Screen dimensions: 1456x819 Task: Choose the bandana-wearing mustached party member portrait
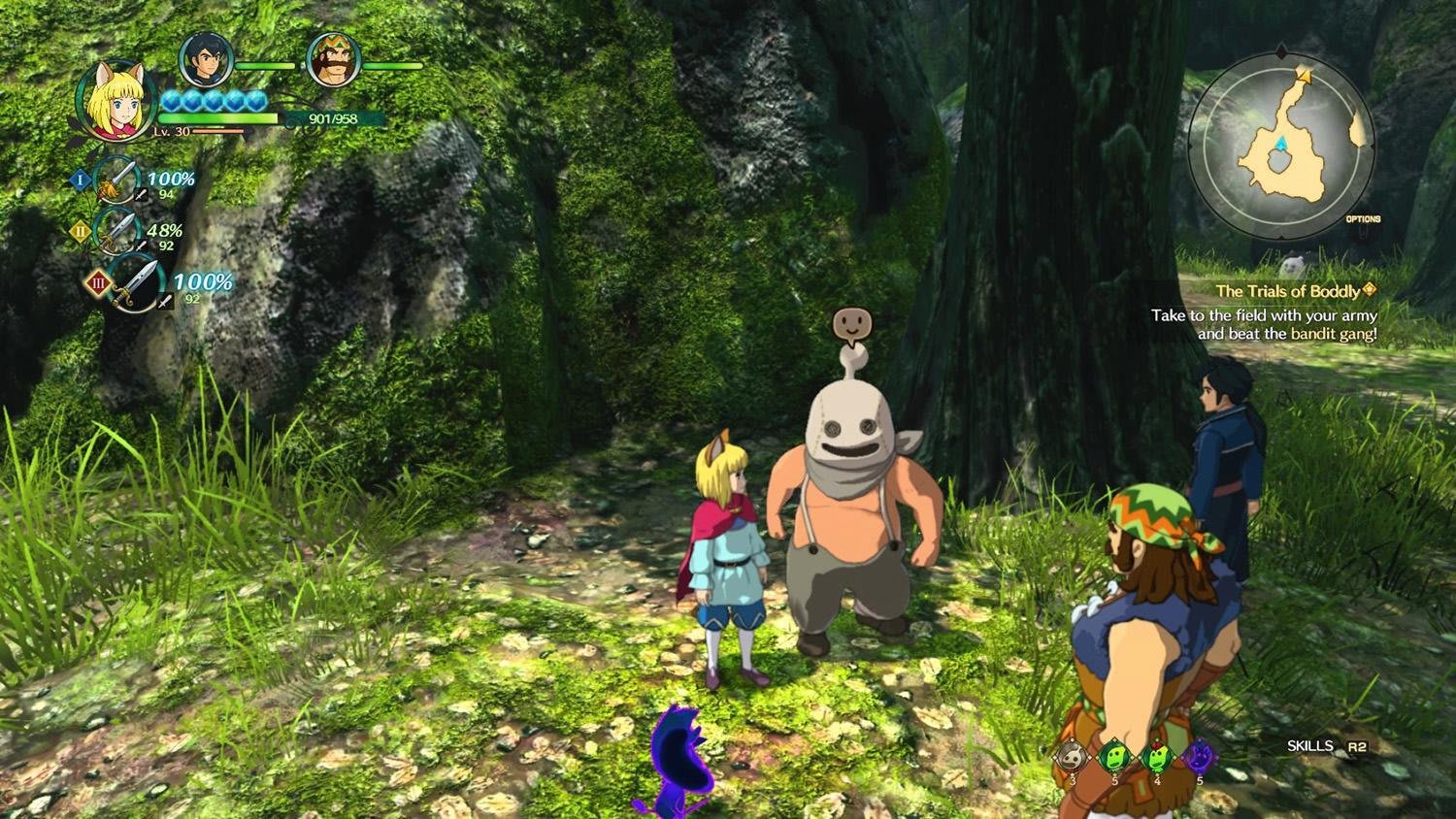(x=333, y=60)
